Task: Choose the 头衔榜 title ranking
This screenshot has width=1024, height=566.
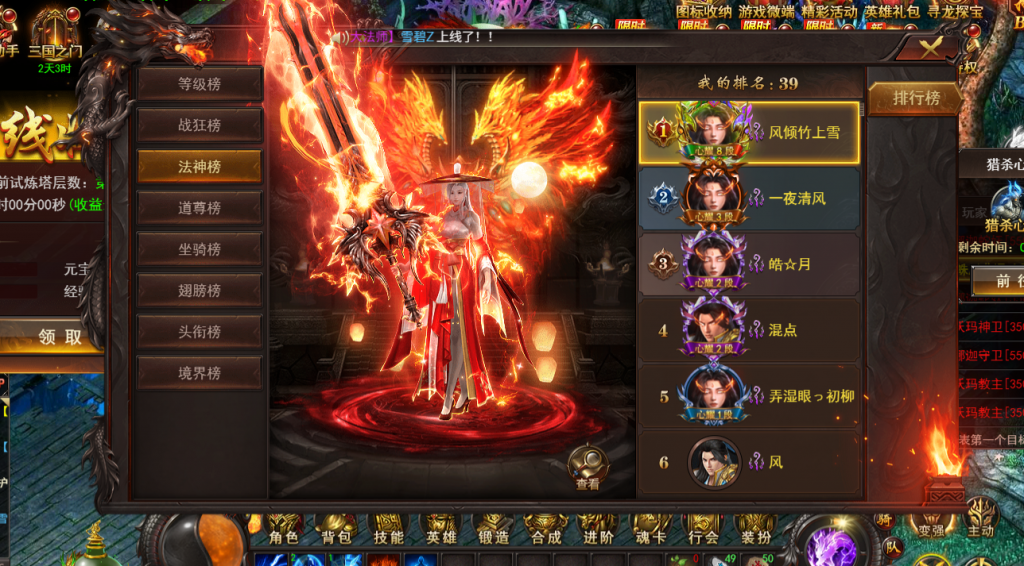Action: click(x=199, y=332)
